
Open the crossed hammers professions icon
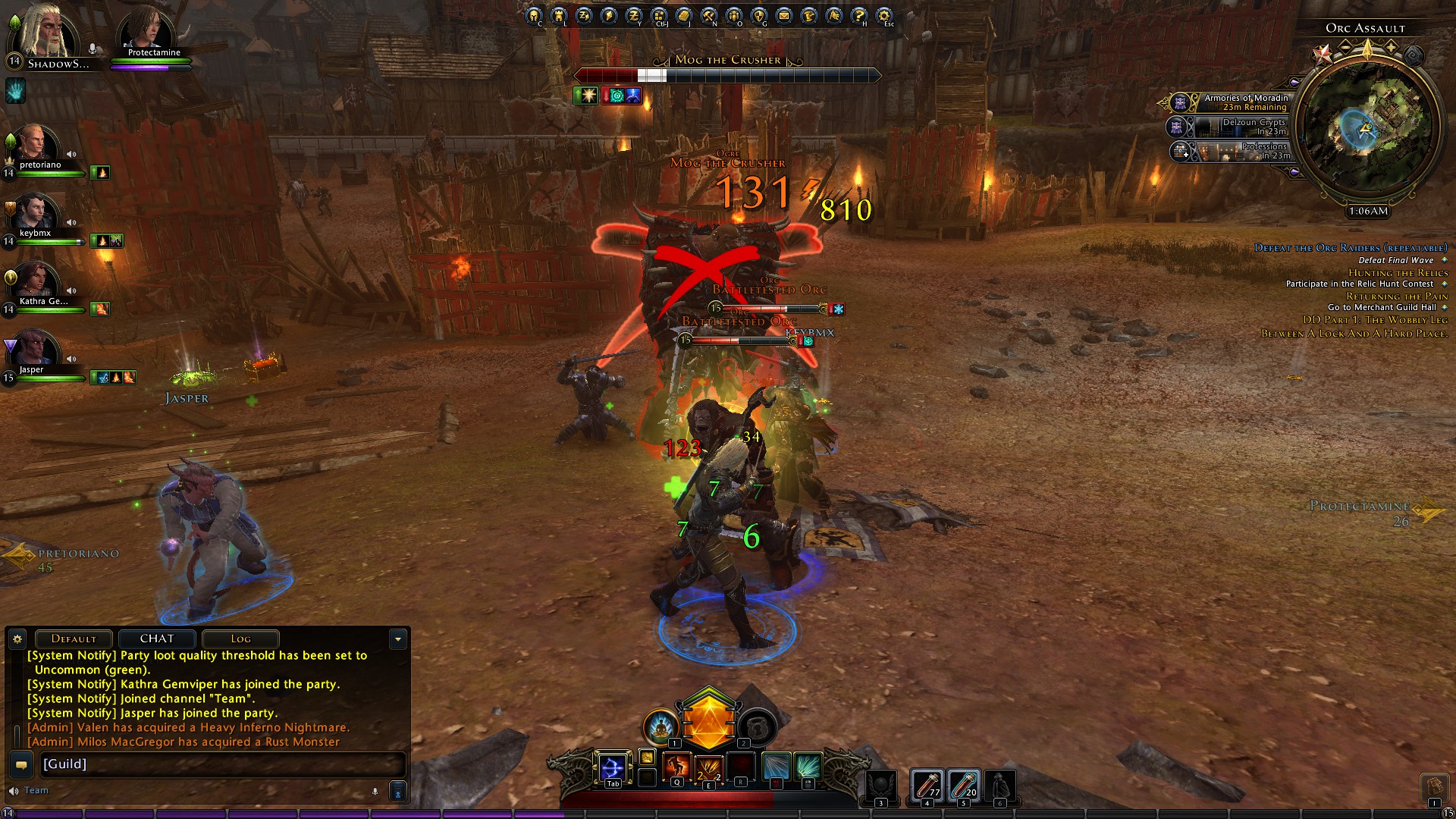(709, 15)
